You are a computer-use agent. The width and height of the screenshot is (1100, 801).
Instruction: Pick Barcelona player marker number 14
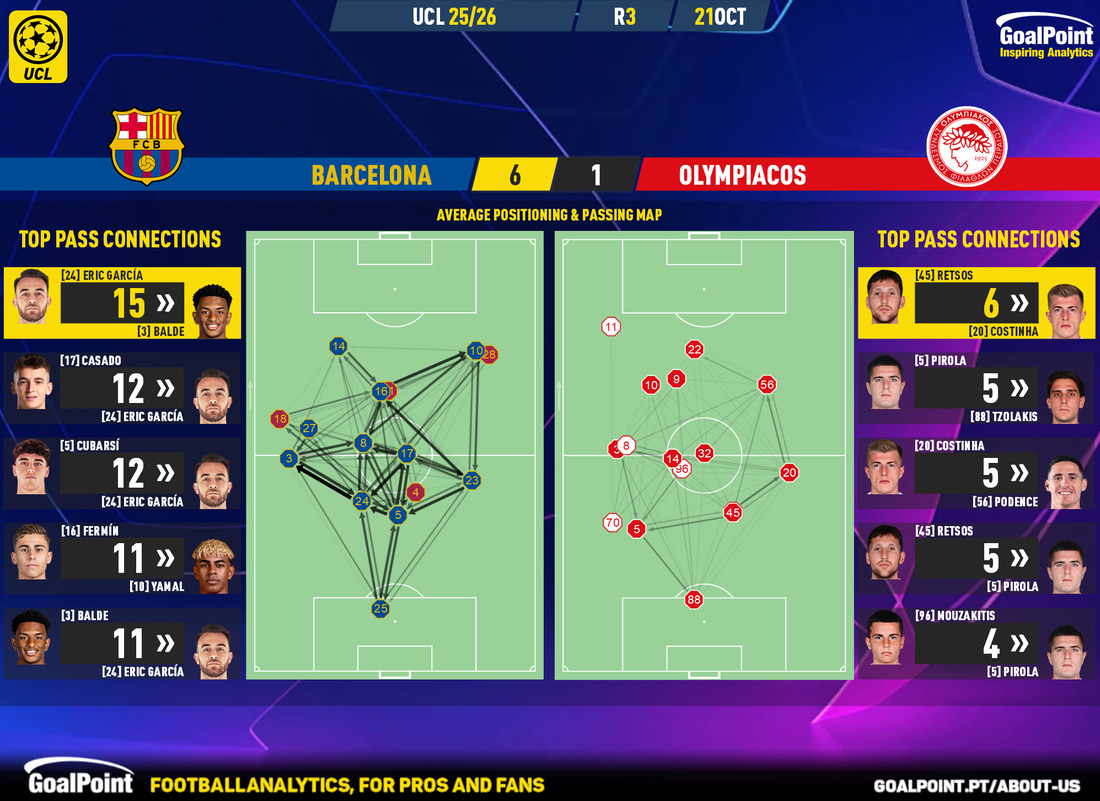pos(338,346)
